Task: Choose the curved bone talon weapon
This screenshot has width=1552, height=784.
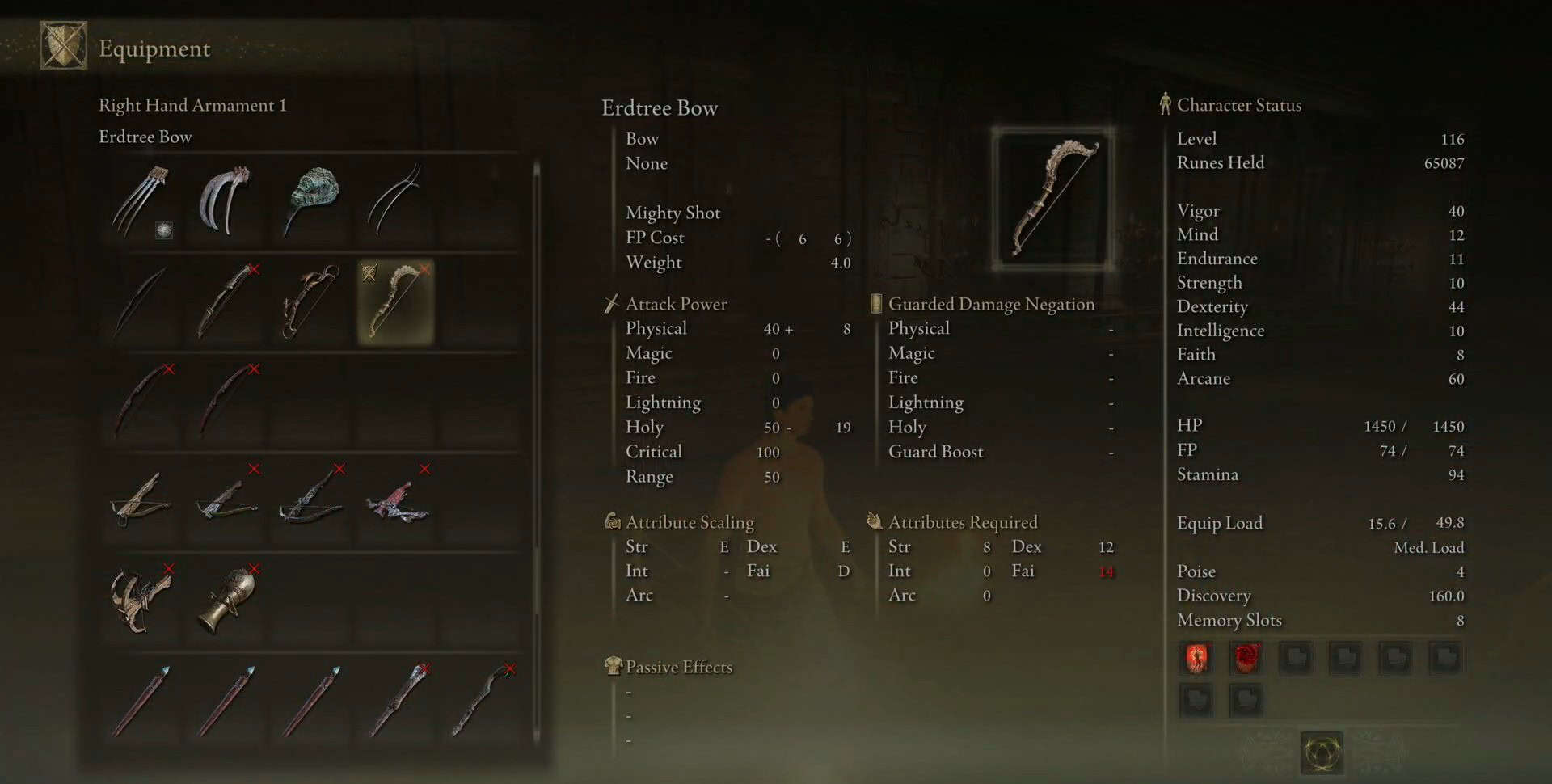Action: pos(226,202)
